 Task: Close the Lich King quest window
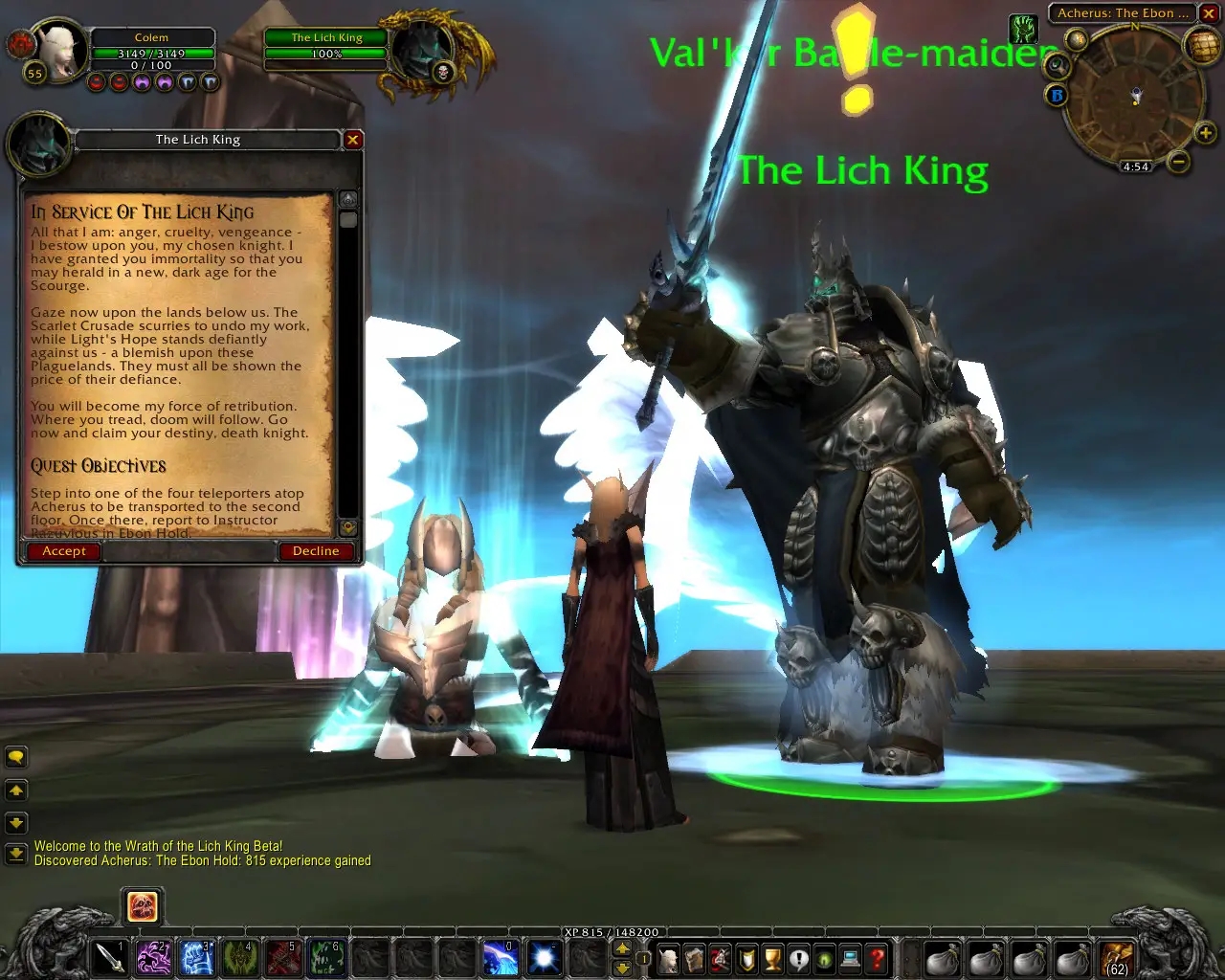pyautogui.click(x=353, y=140)
